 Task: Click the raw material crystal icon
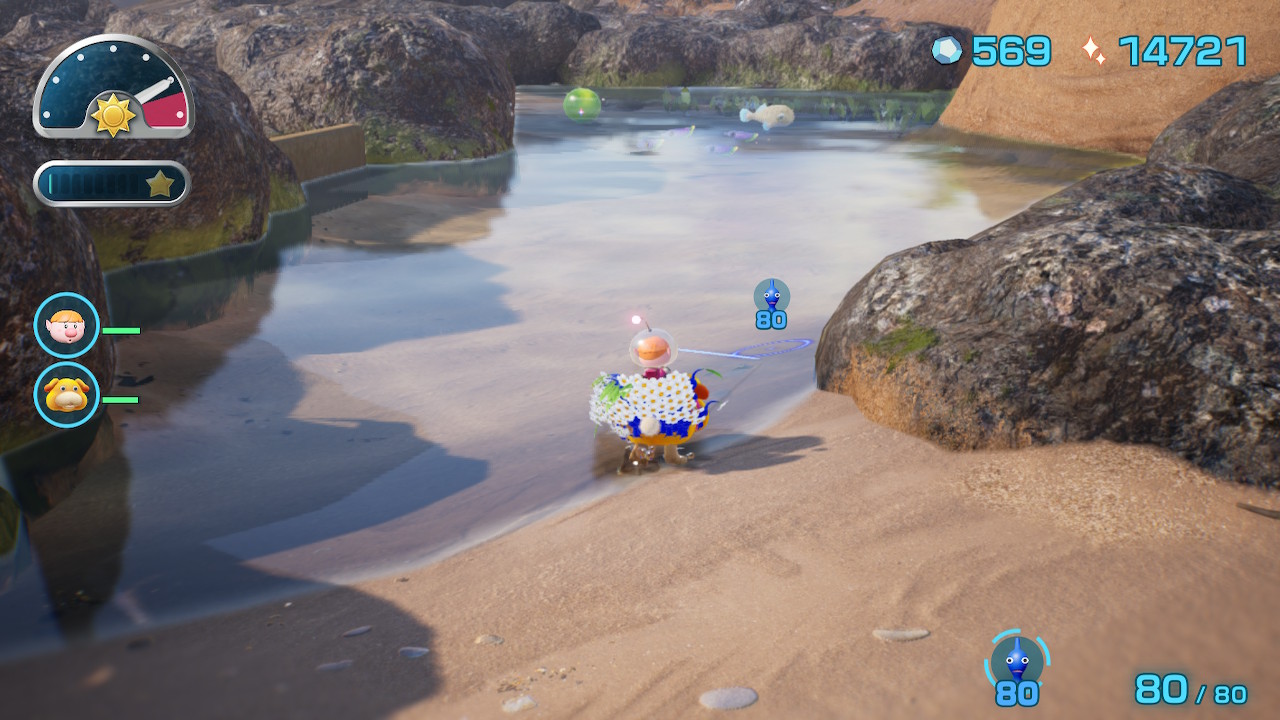946,50
